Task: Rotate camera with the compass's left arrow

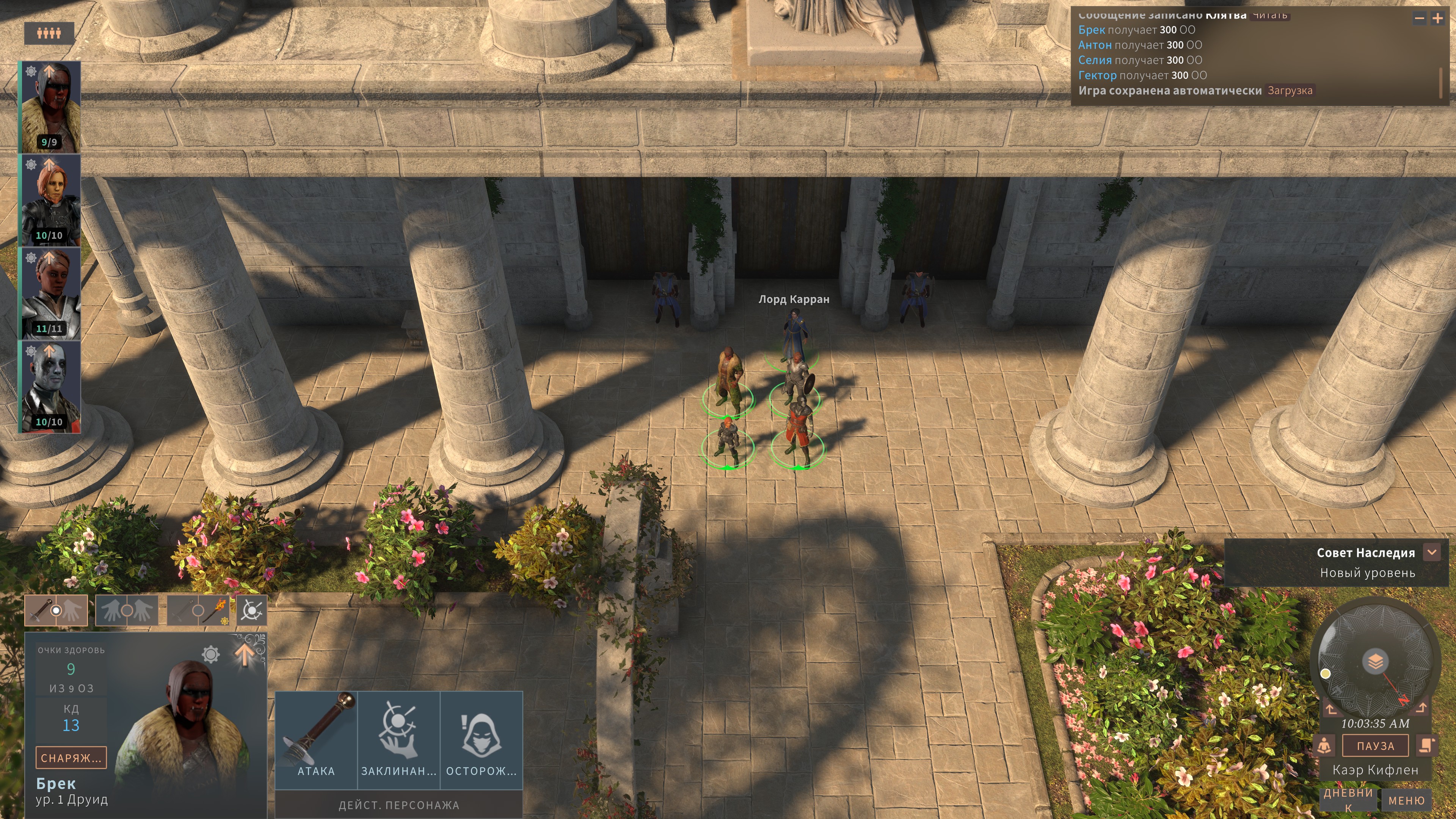Action: point(1332,709)
